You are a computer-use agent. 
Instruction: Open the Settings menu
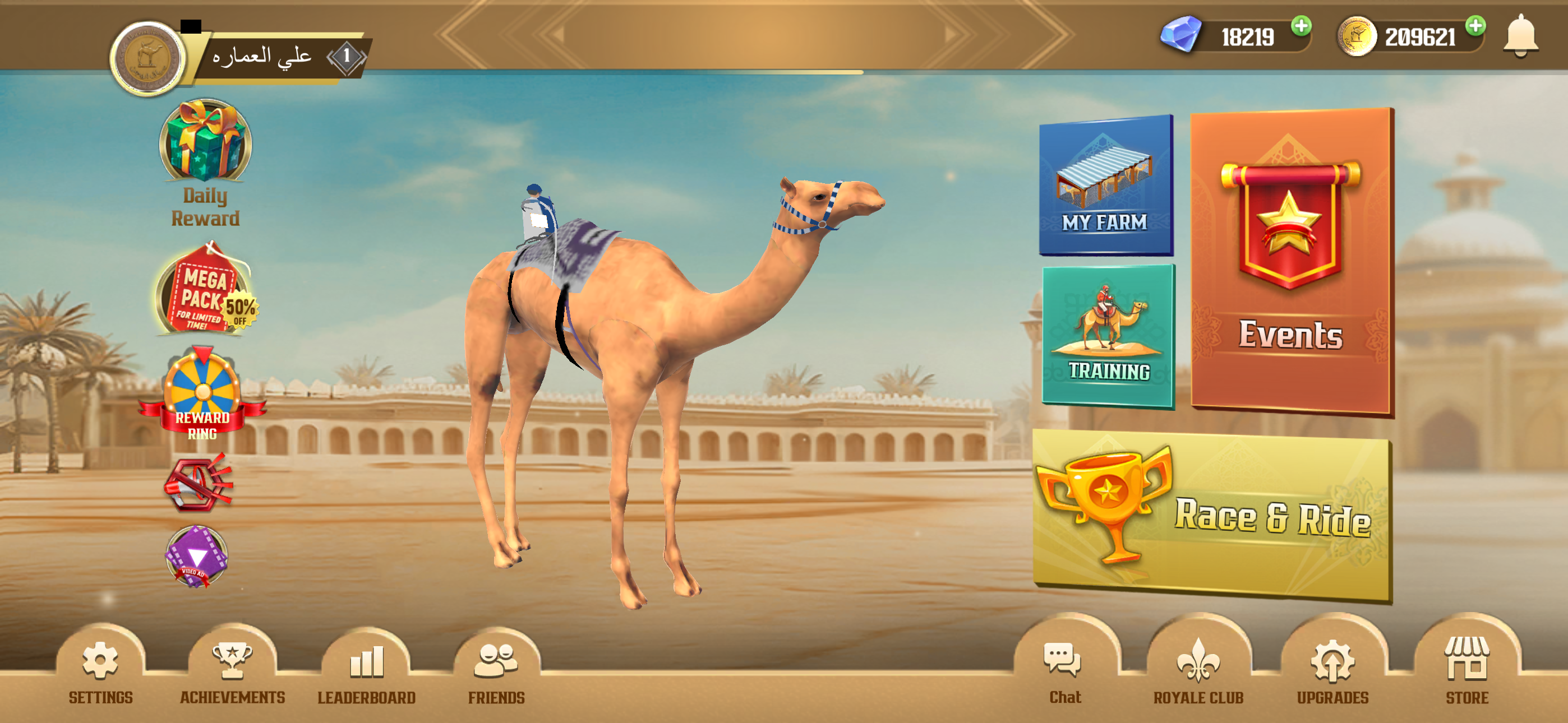click(x=100, y=669)
